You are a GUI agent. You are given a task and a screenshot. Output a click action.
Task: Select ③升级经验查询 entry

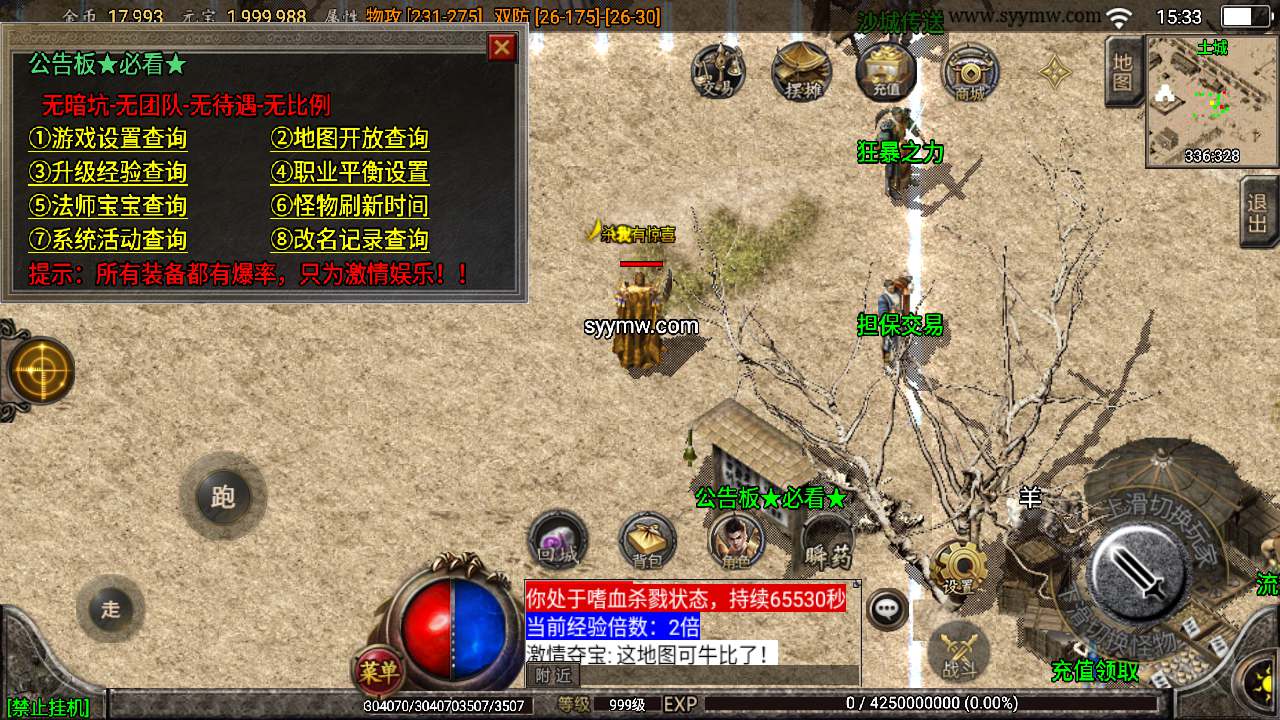point(108,173)
